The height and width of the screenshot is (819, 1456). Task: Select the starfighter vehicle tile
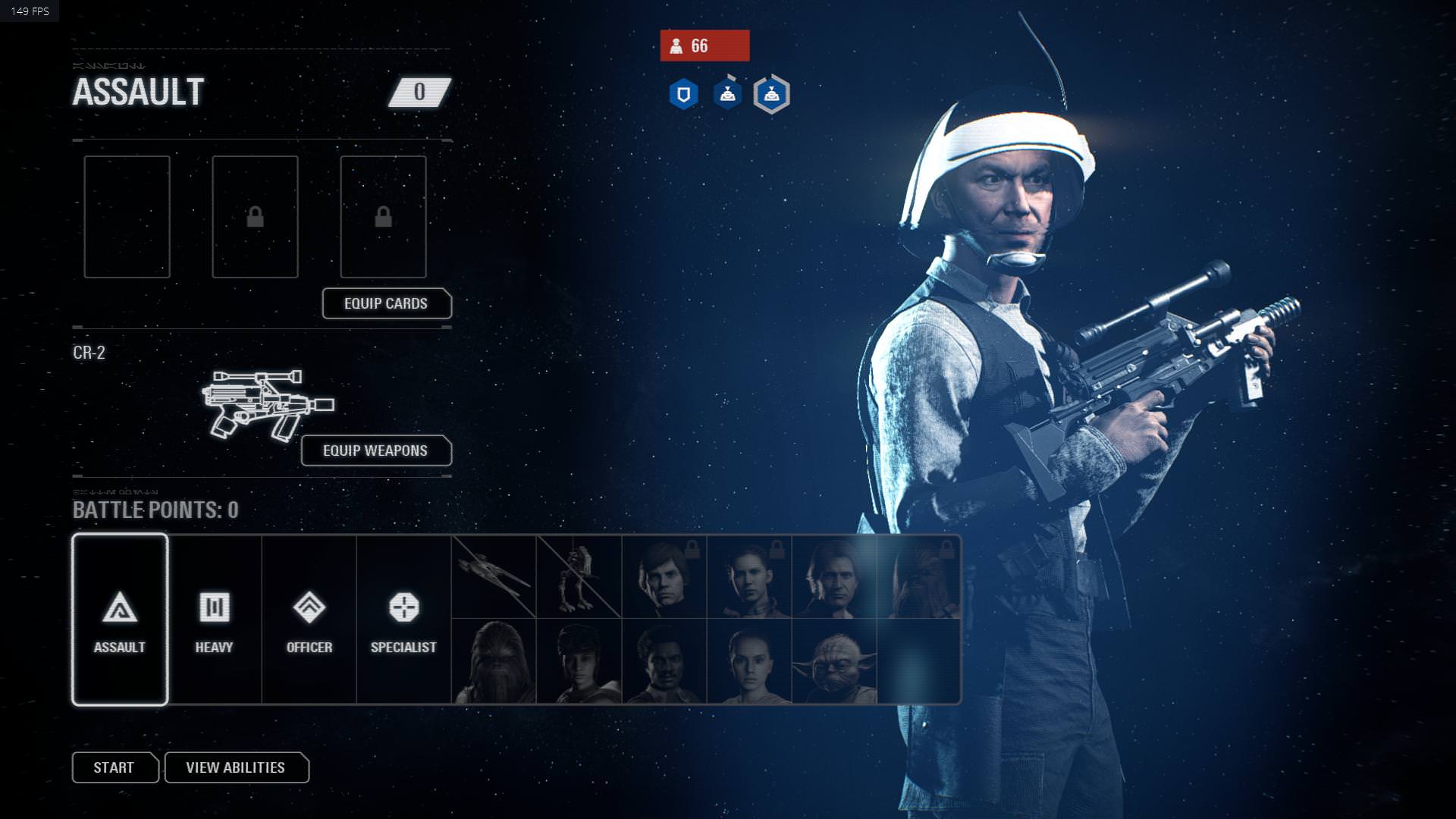494,577
